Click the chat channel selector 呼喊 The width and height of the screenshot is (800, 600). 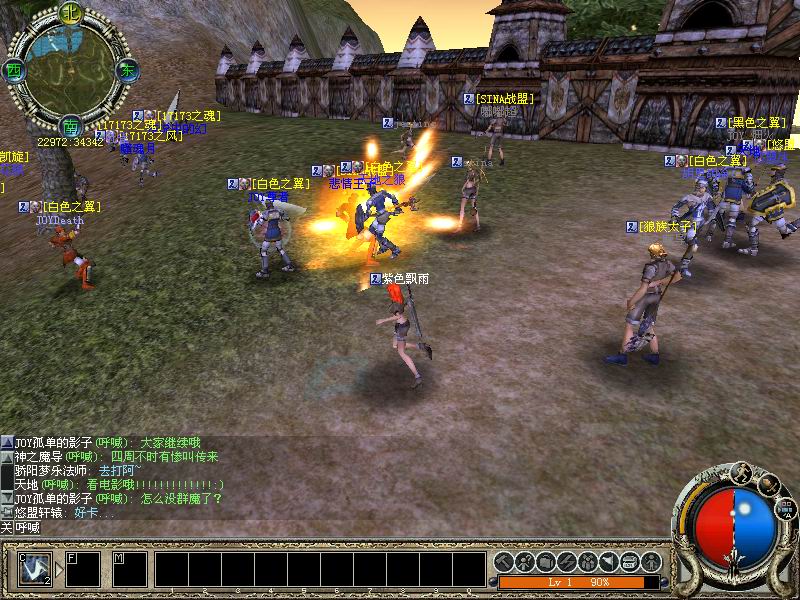(20, 526)
